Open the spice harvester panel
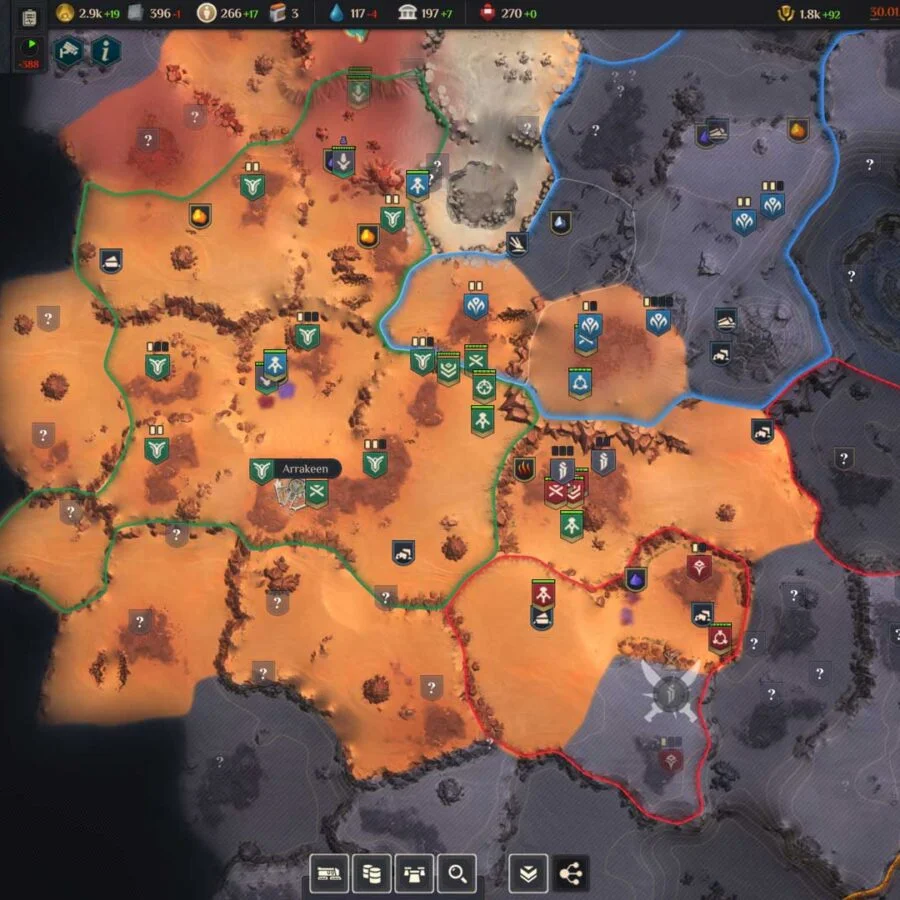900x900 pixels. [x=330, y=874]
